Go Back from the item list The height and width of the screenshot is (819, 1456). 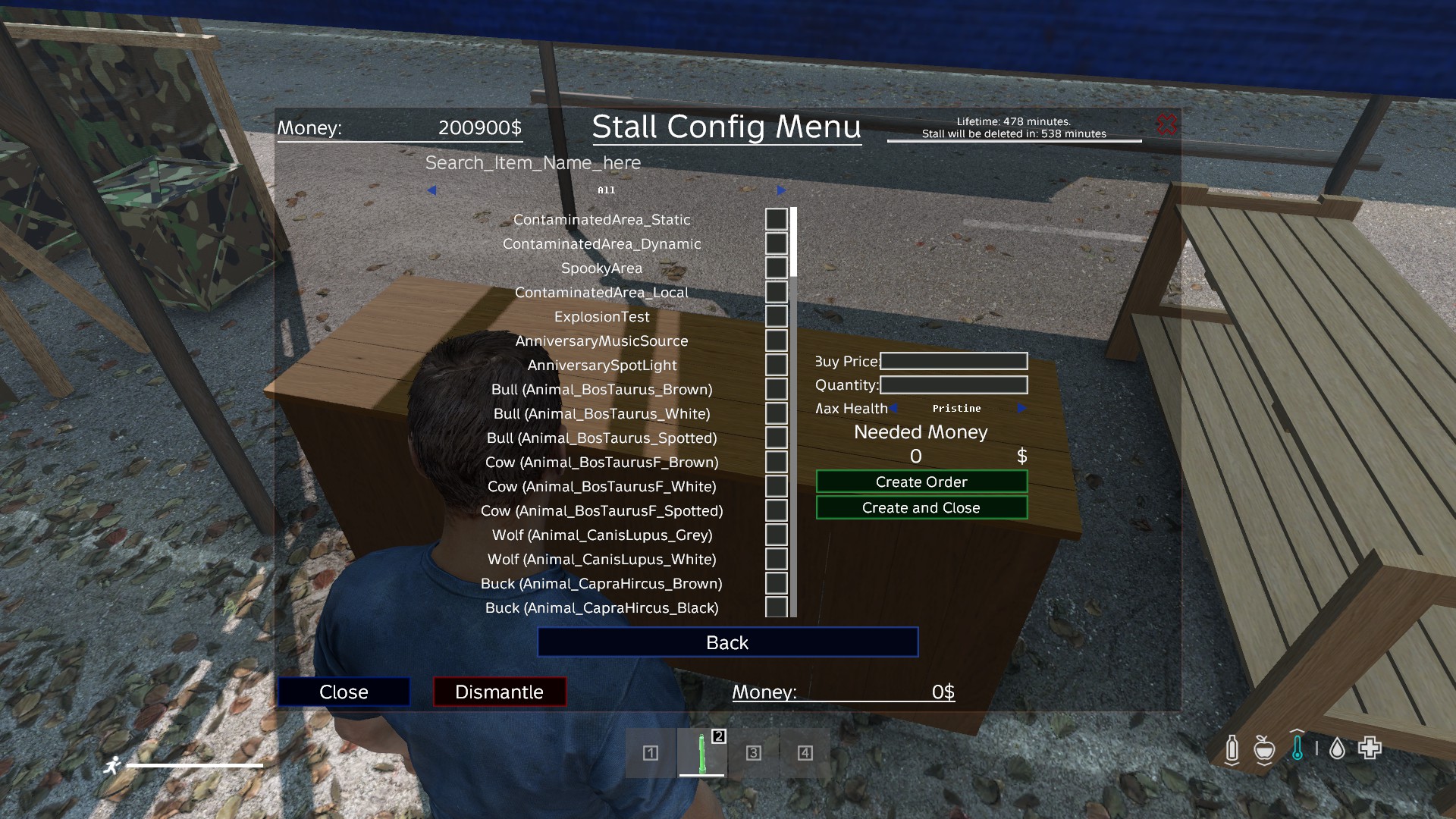point(727,642)
